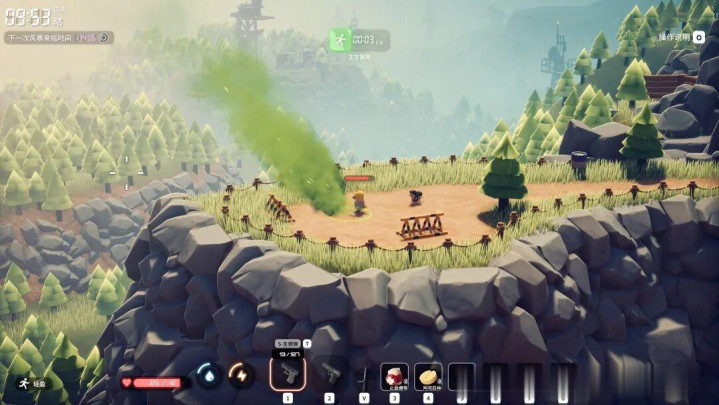The image size is (719, 405).
Task: Click the 下一次风暴来临时间 storm timer panel
Action: pos(58,38)
